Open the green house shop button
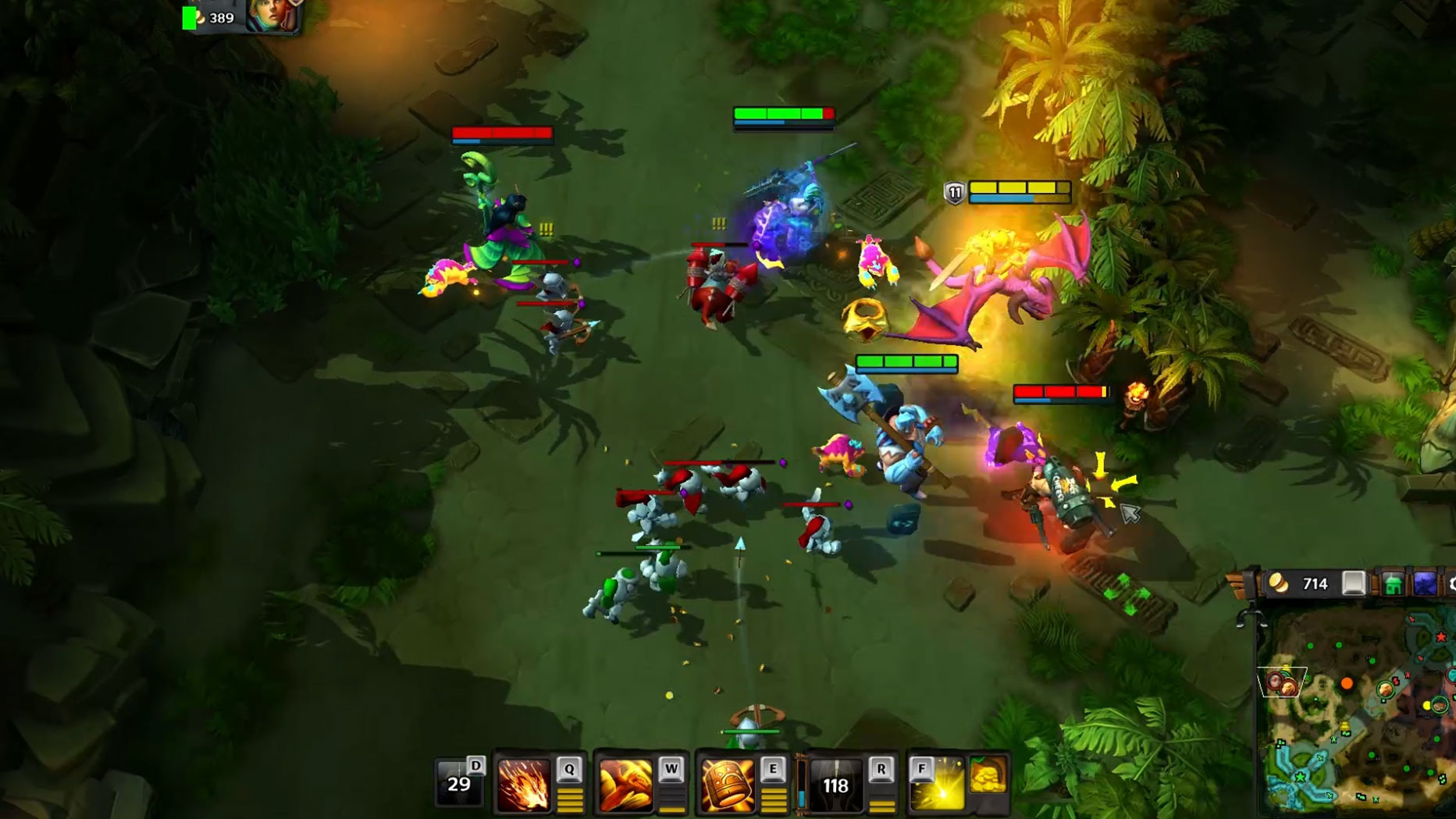 [1393, 584]
